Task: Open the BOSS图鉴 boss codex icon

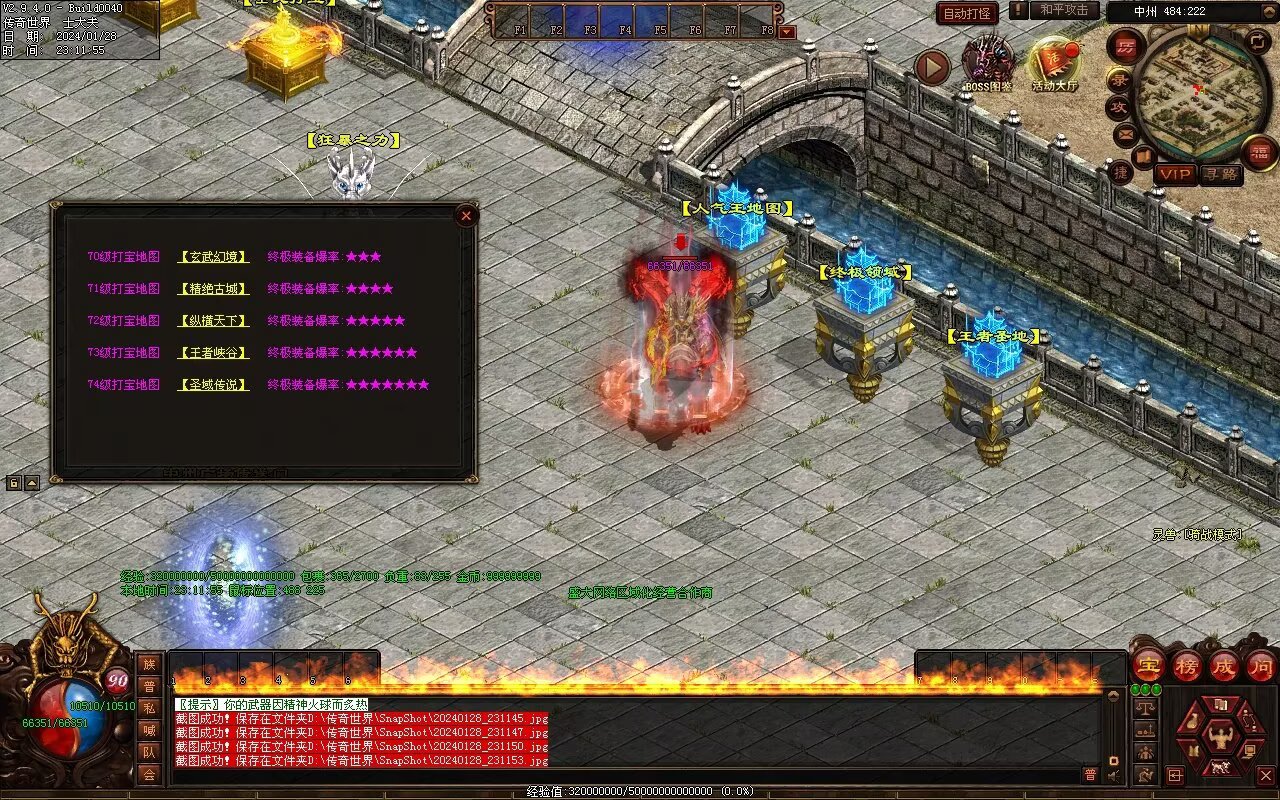Action: pos(987,61)
